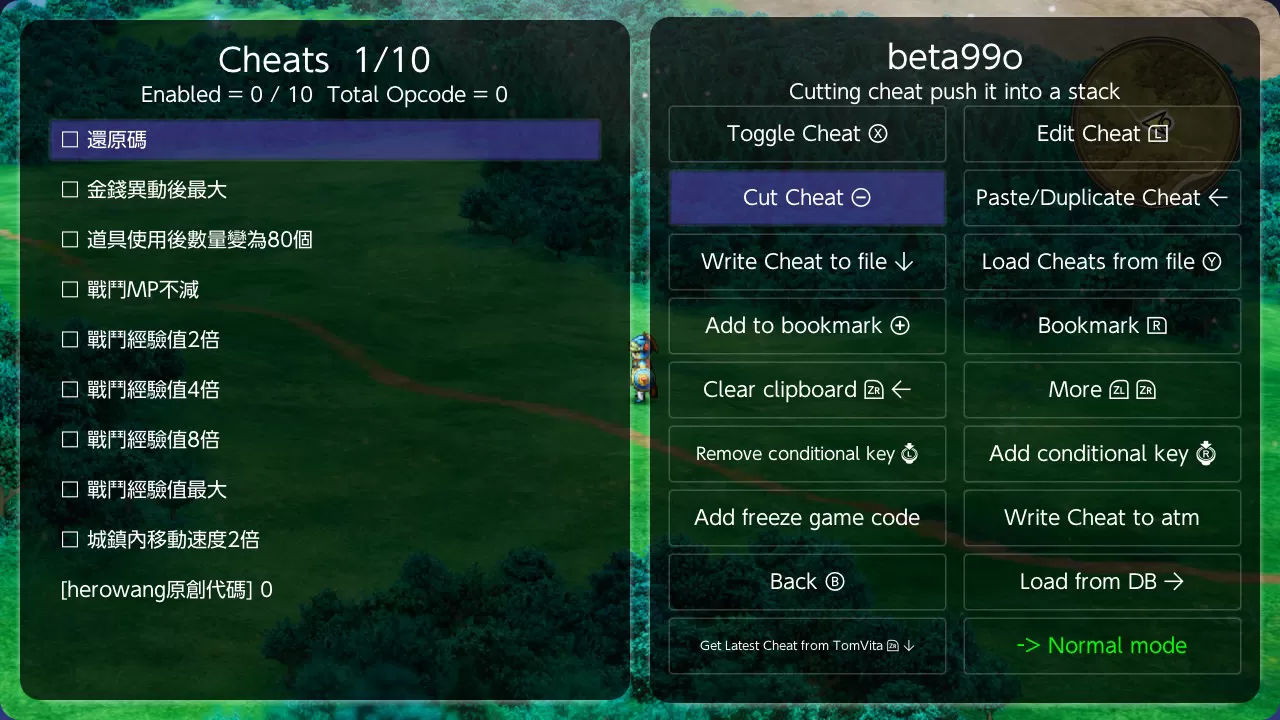The height and width of the screenshot is (720, 1280).
Task: Click Get Latest Cheat from TomVita
Action: point(807,646)
